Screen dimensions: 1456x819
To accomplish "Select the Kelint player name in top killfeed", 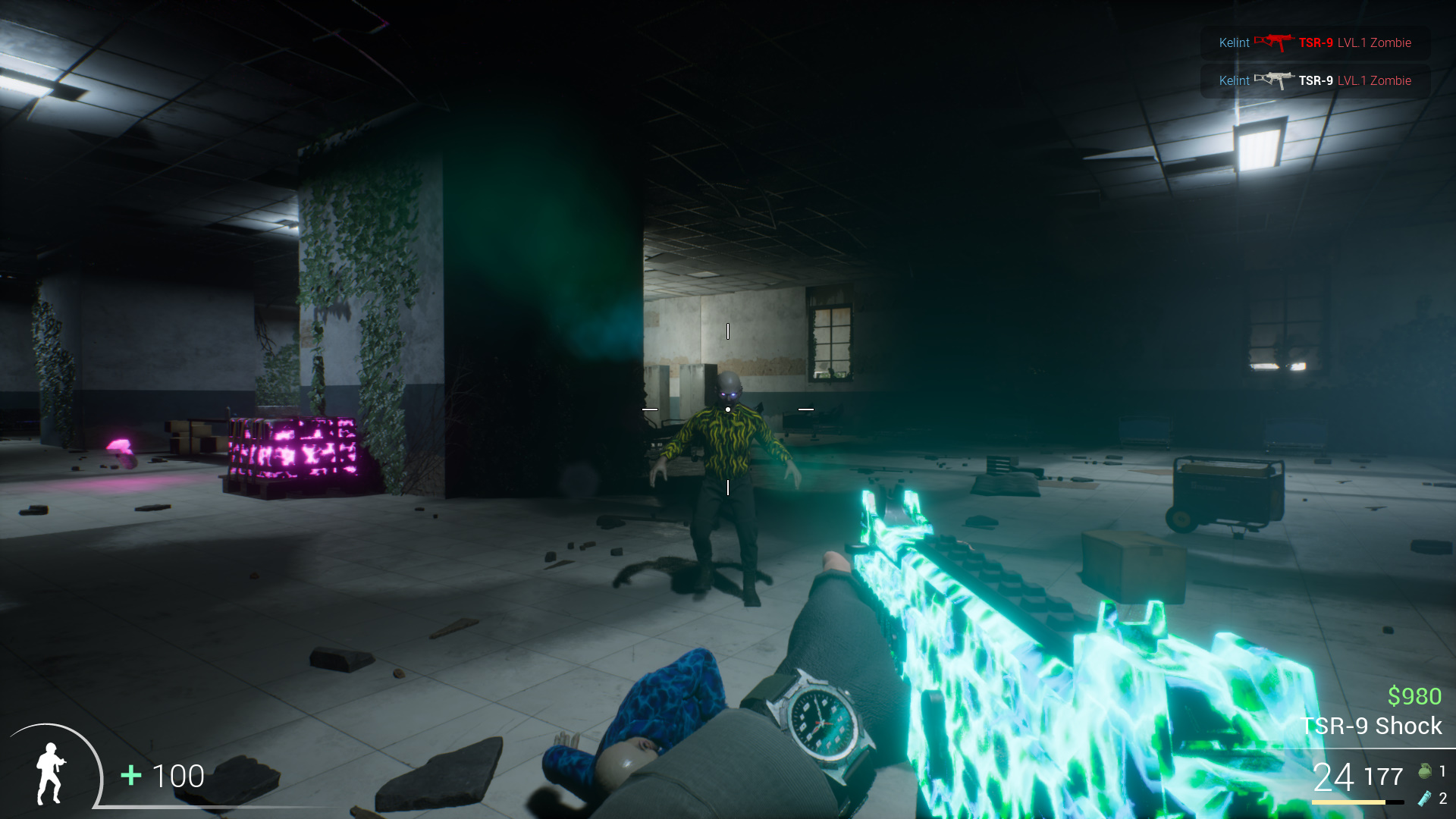I will 1234,42.
